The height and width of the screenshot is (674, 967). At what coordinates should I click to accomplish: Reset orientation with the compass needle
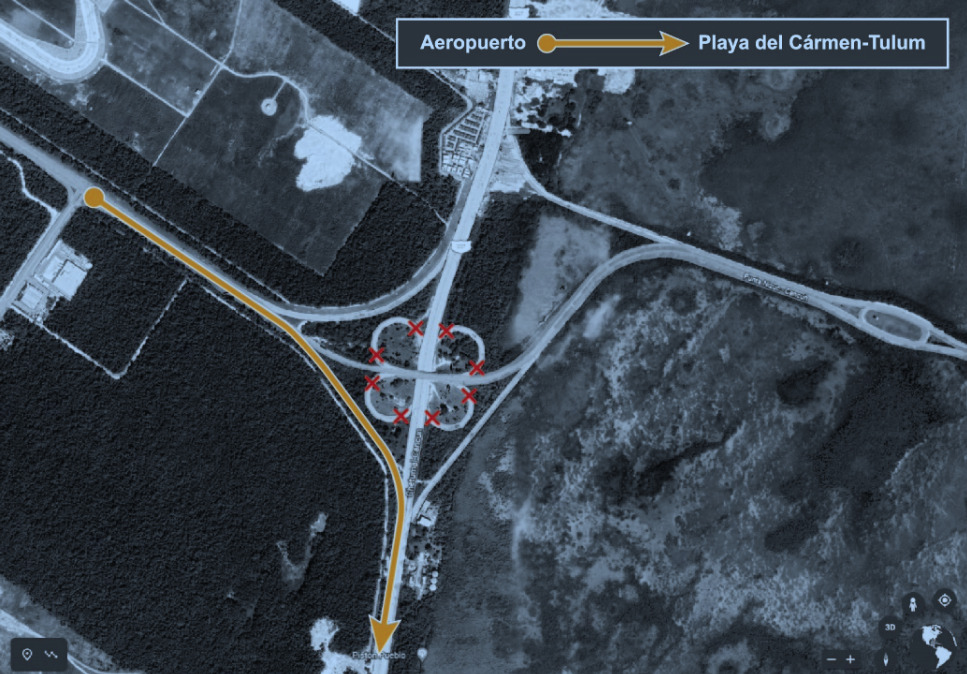tap(887, 659)
